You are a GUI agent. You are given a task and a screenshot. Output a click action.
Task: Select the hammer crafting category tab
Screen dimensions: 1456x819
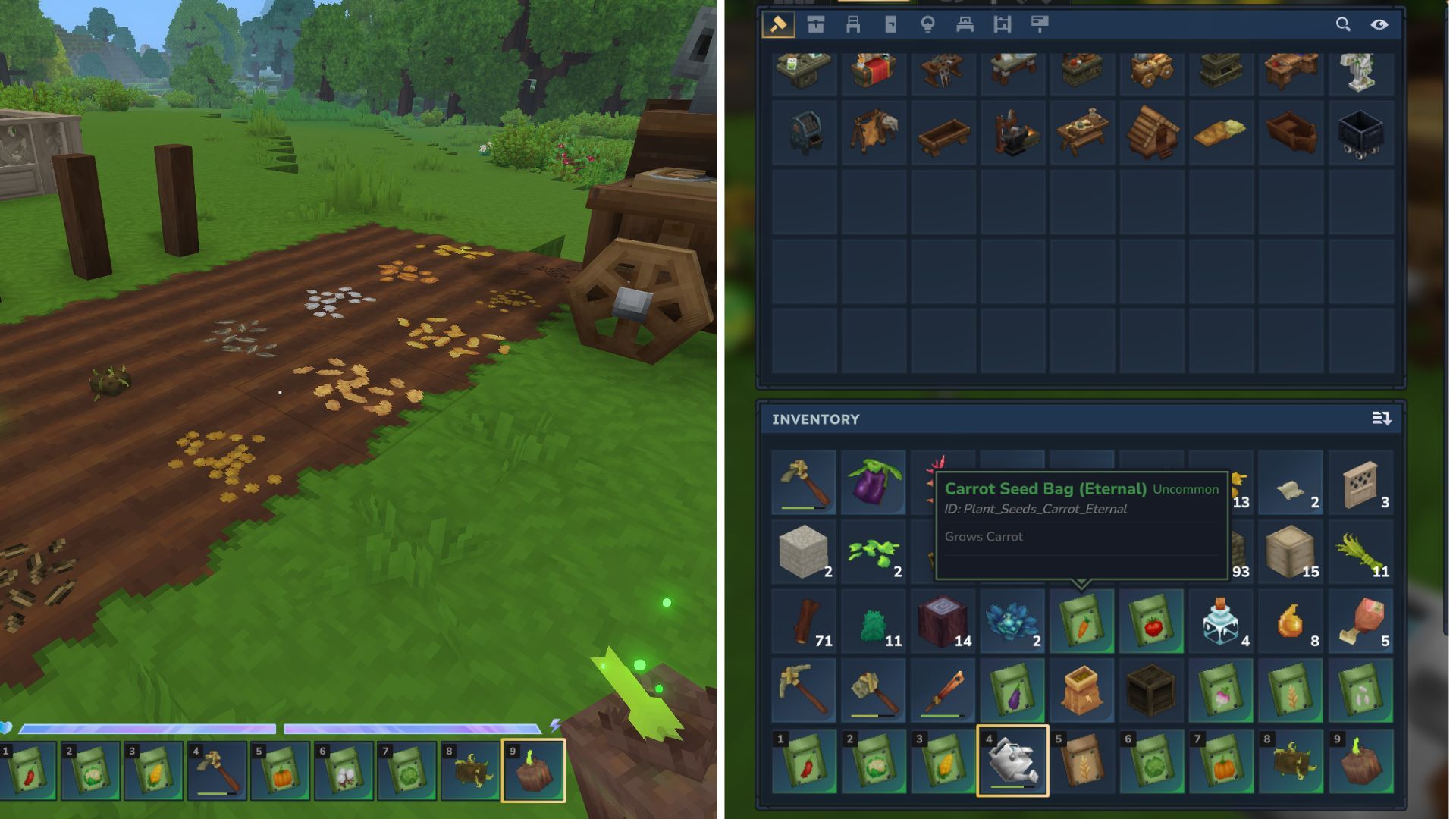778,24
